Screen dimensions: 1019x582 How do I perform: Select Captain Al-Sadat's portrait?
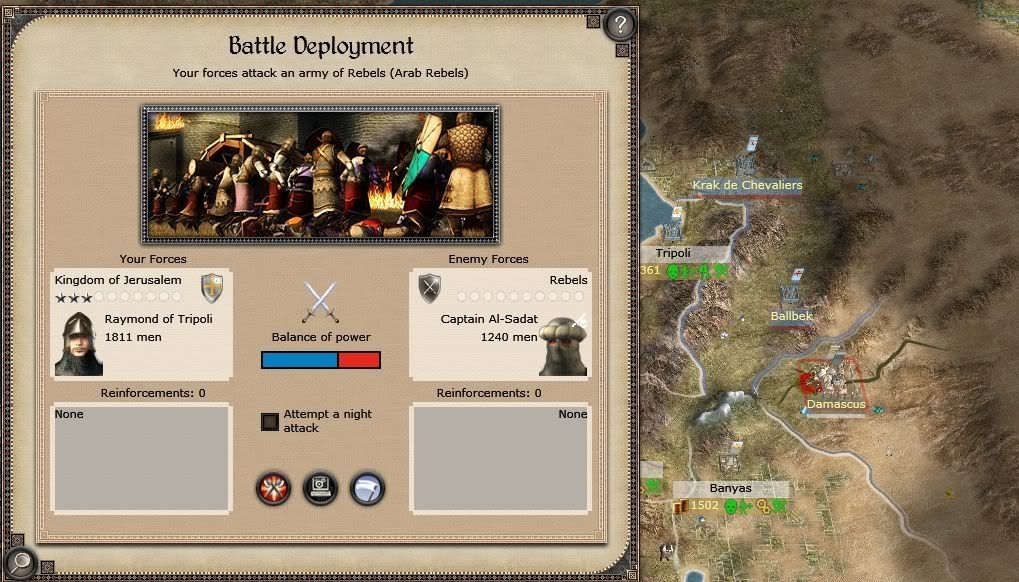562,343
